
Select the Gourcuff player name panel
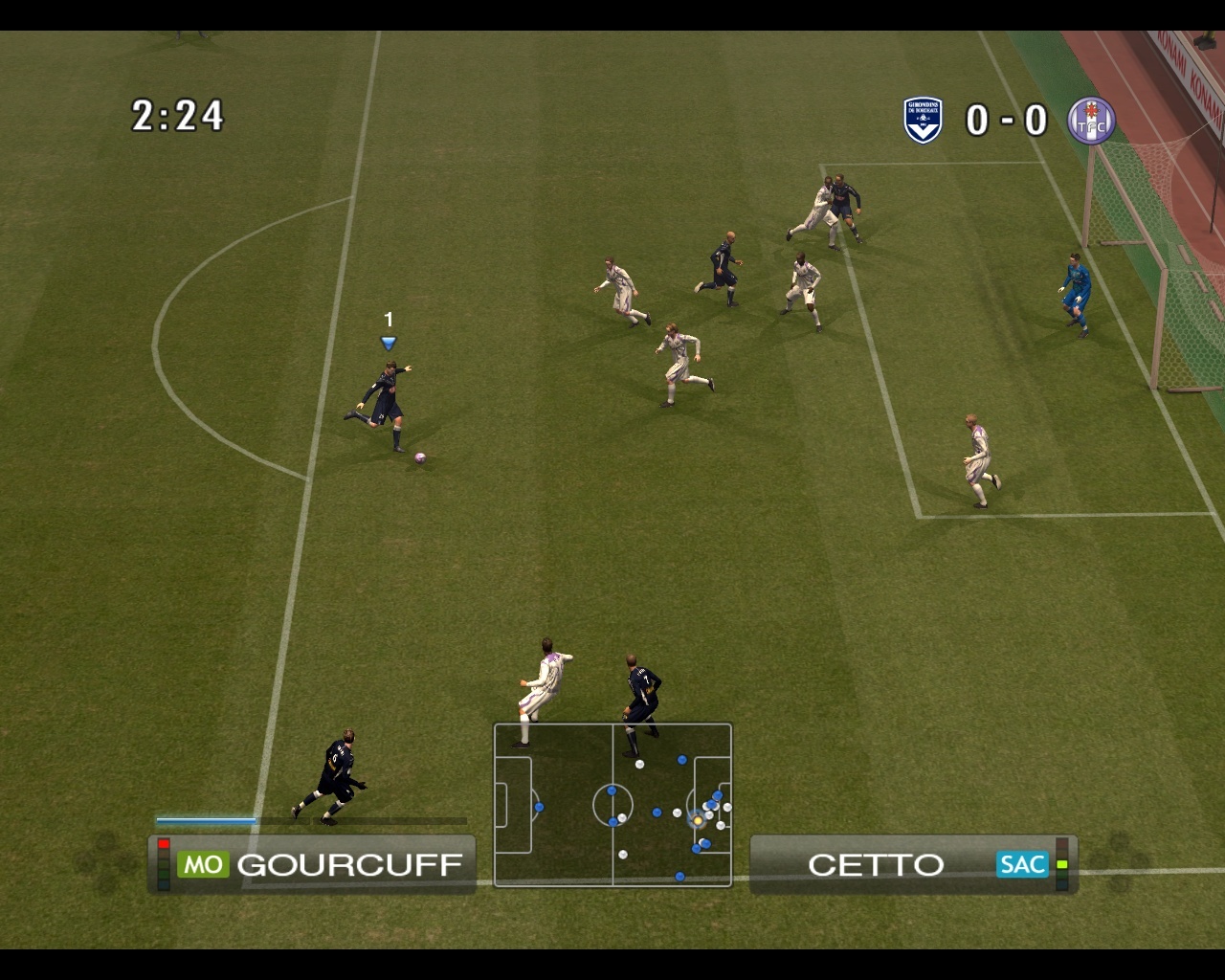click(x=313, y=864)
